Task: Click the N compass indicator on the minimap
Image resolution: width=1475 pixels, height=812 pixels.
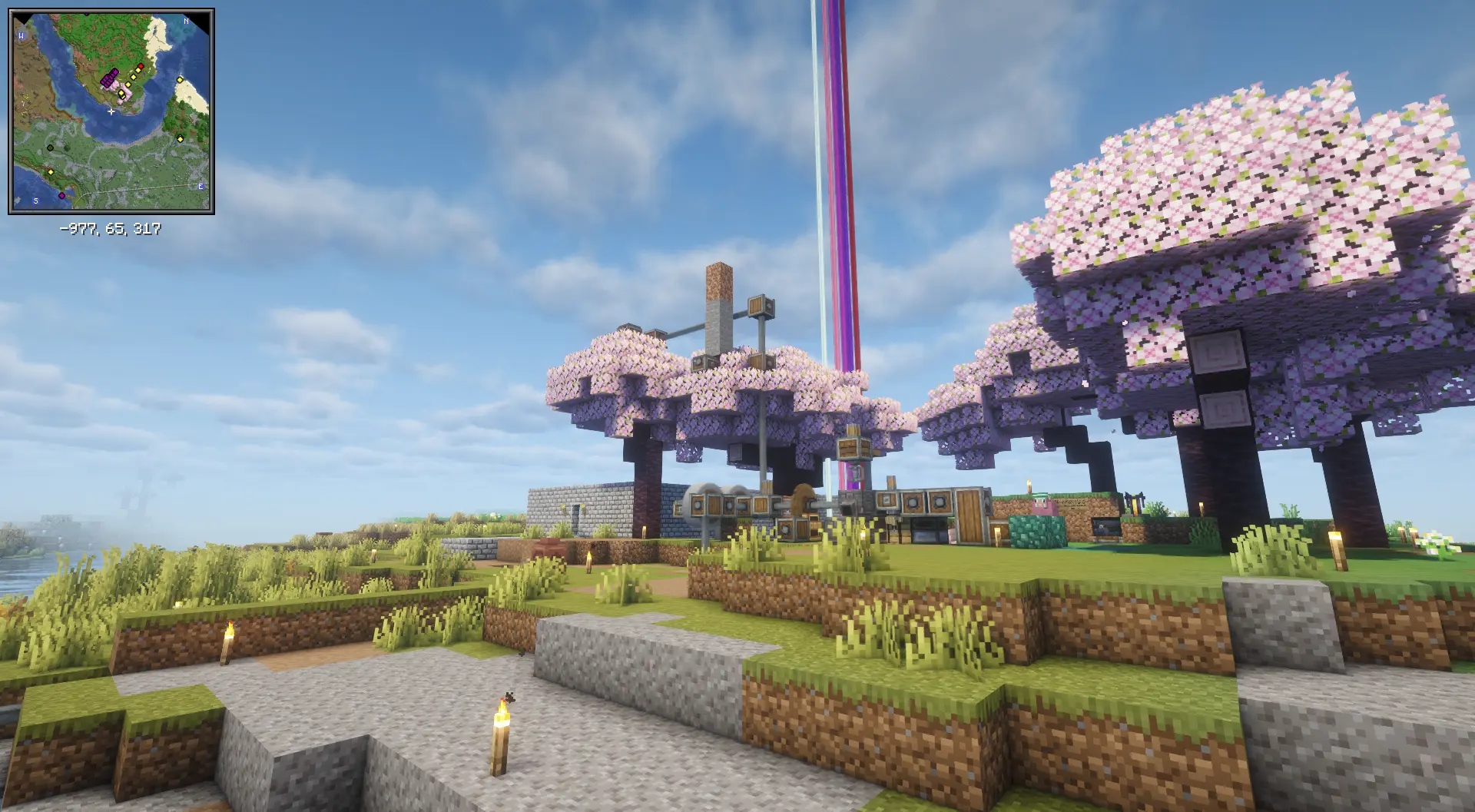Action: click(185, 21)
